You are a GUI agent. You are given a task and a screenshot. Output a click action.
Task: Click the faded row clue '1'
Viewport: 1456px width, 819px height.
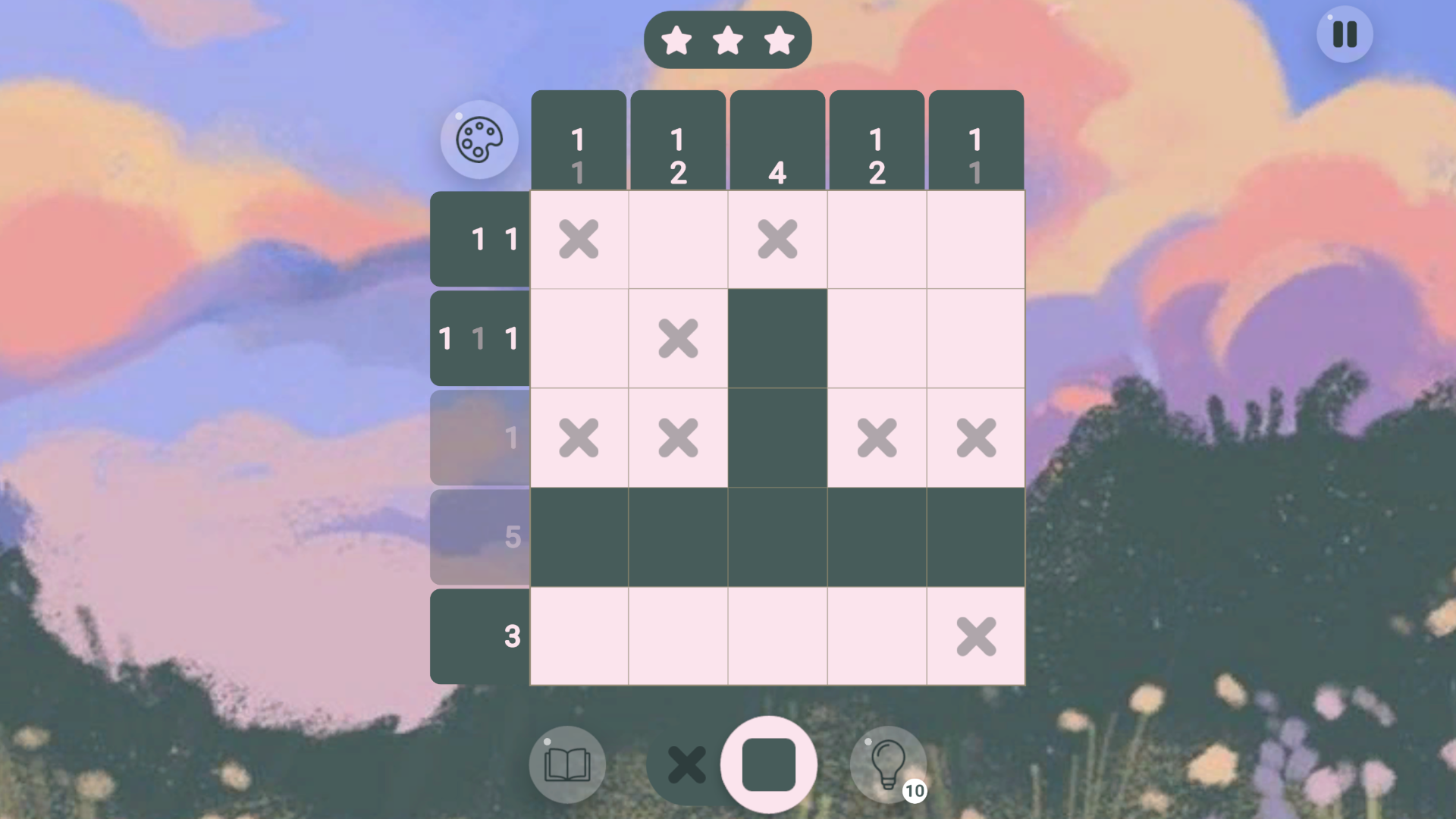(479, 438)
